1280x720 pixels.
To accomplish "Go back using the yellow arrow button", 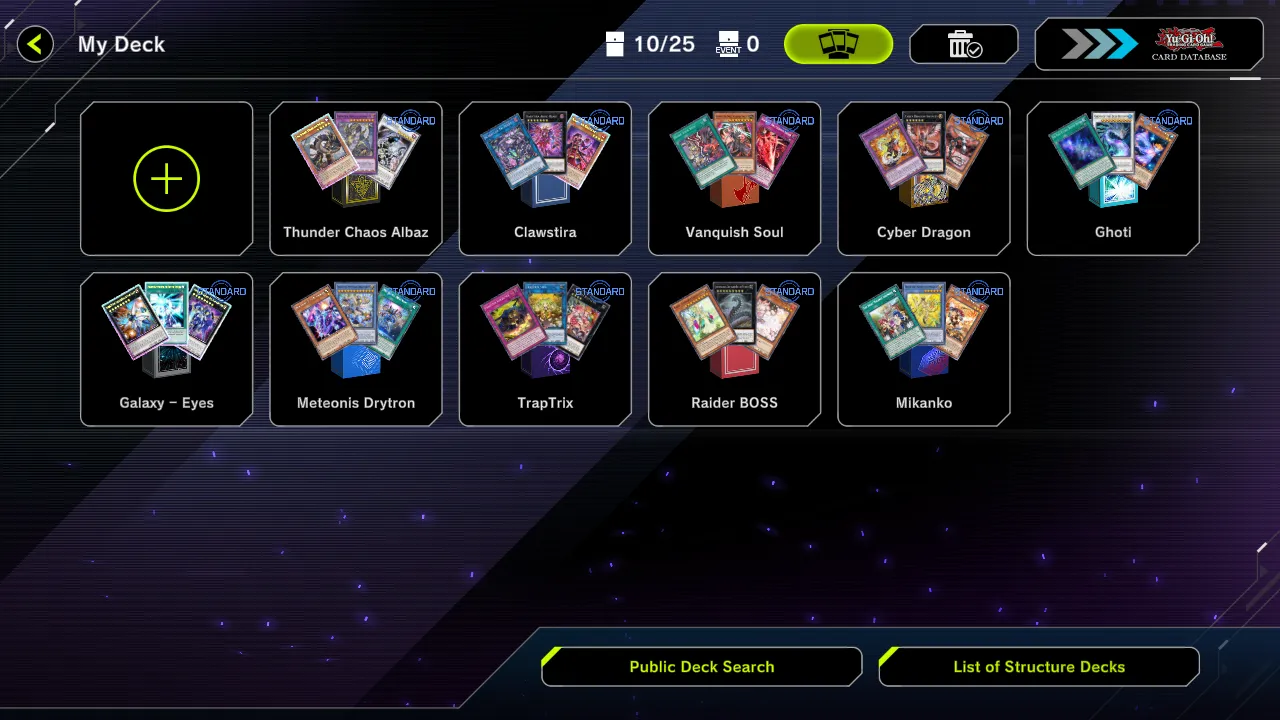I will pyautogui.click(x=35, y=44).
